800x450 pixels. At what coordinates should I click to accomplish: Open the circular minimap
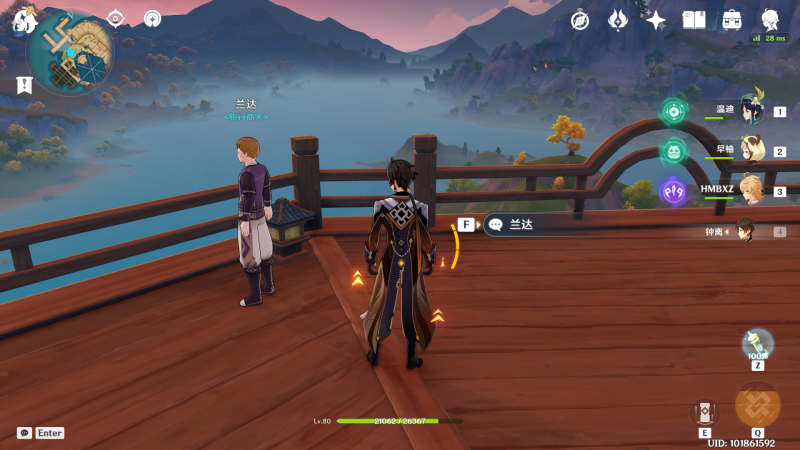(x=68, y=53)
